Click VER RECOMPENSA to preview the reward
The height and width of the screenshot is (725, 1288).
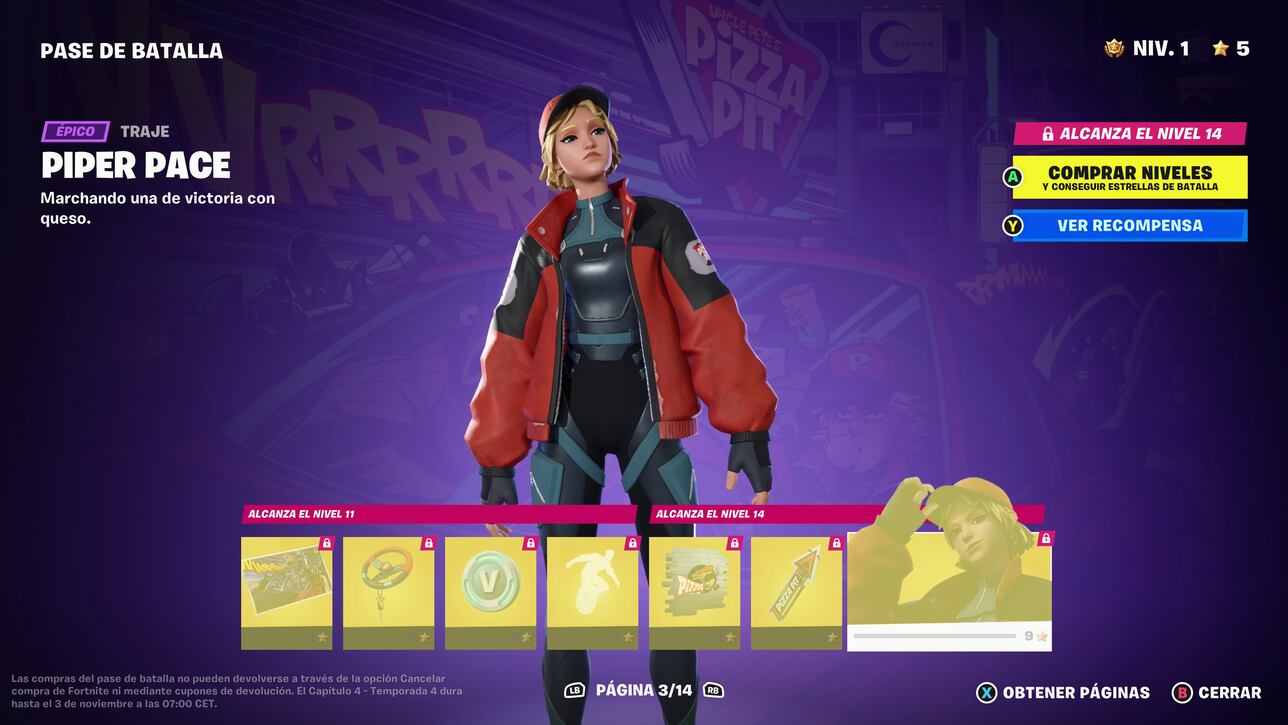pos(1130,225)
